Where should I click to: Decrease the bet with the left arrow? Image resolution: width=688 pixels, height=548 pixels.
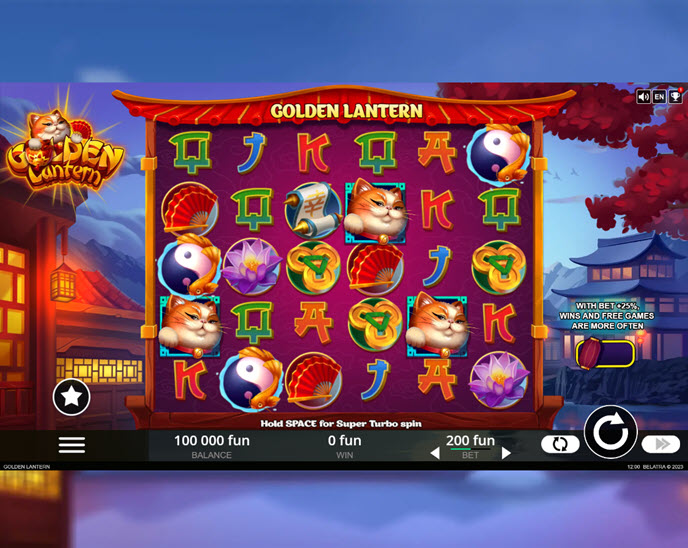point(435,453)
